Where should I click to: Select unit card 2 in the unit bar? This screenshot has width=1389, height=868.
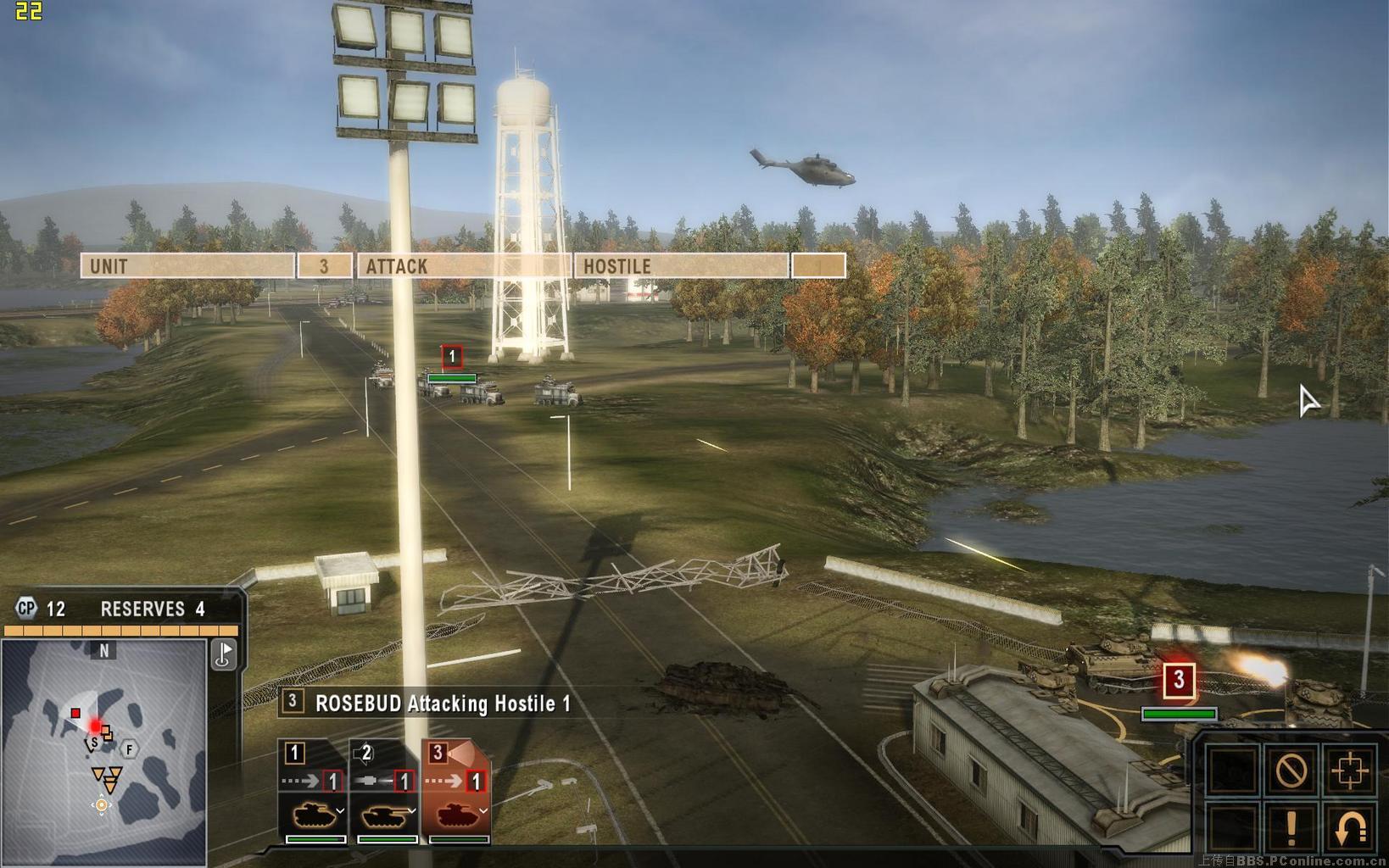point(385,792)
